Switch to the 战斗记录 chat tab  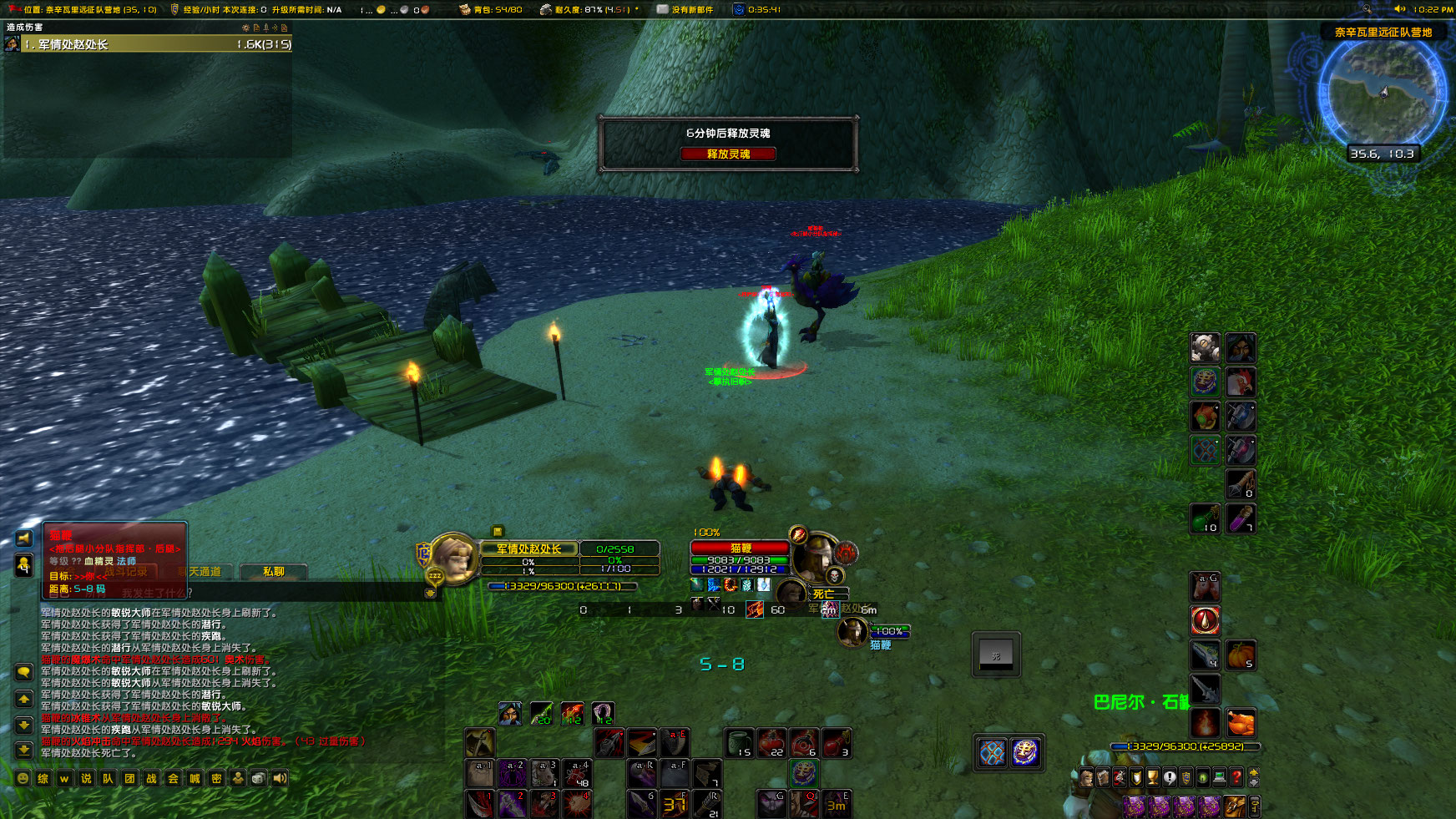(128, 572)
